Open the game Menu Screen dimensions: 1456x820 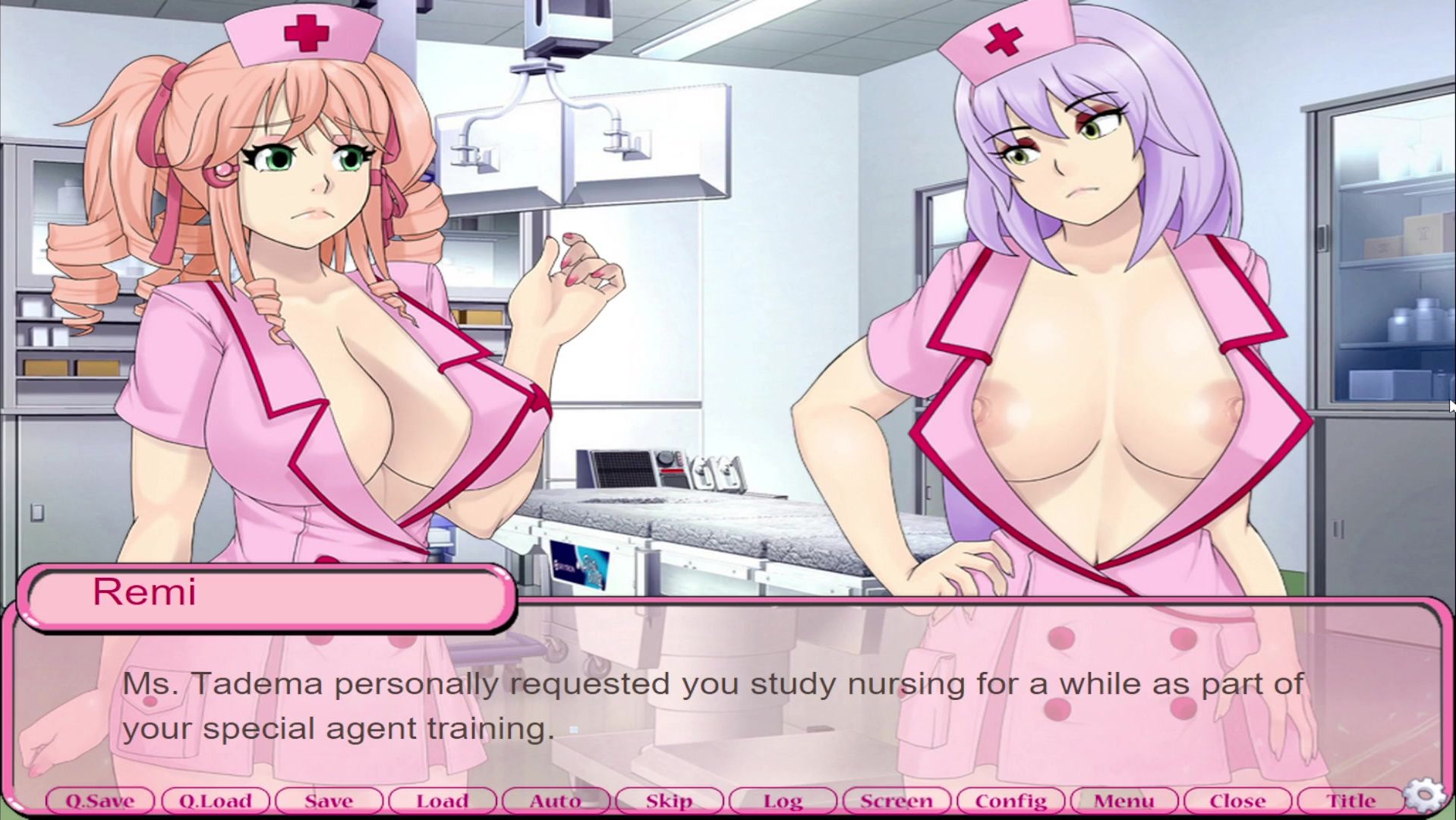click(x=1124, y=801)
